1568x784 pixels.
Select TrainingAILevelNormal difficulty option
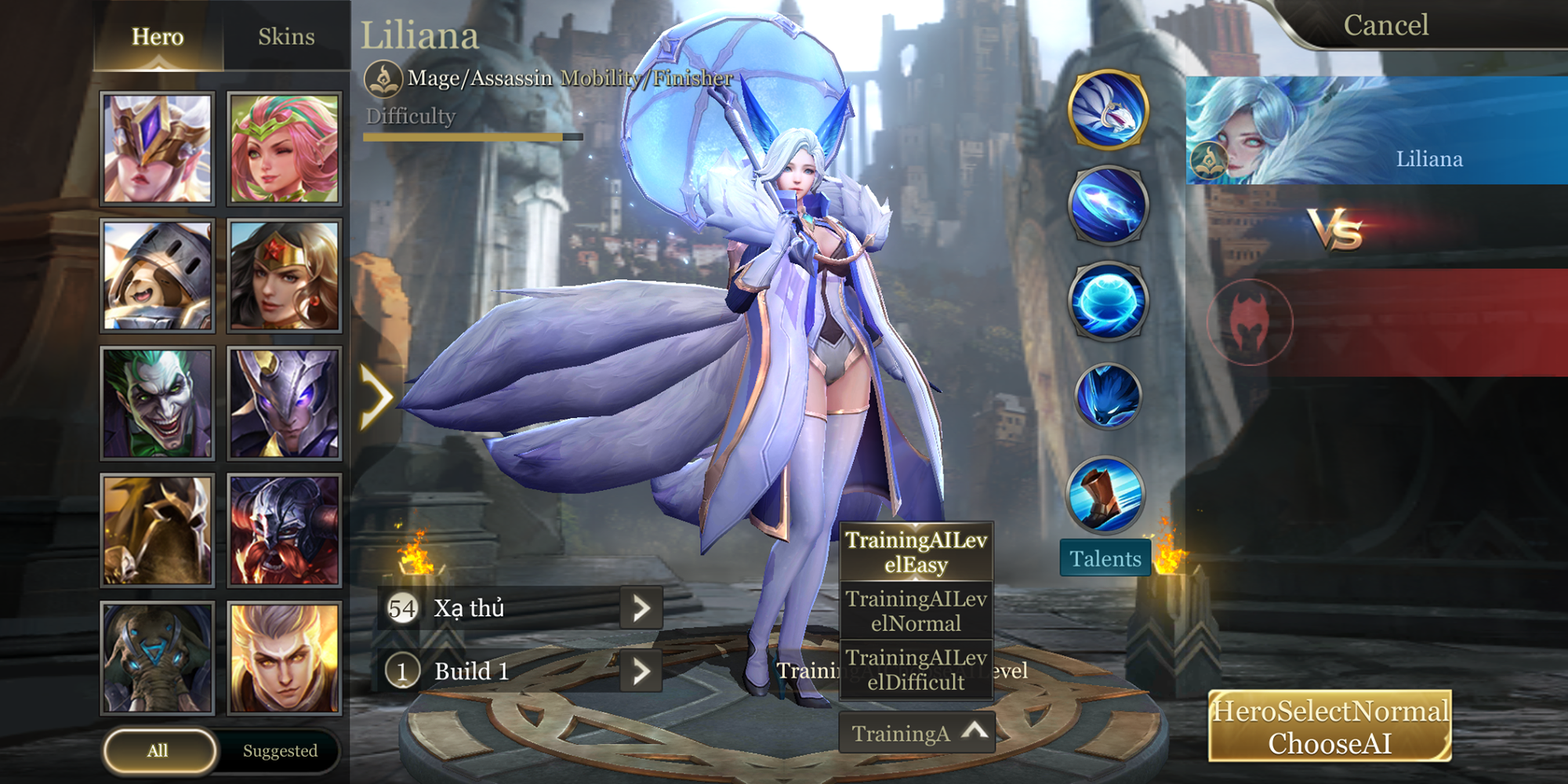coord(916,611)
